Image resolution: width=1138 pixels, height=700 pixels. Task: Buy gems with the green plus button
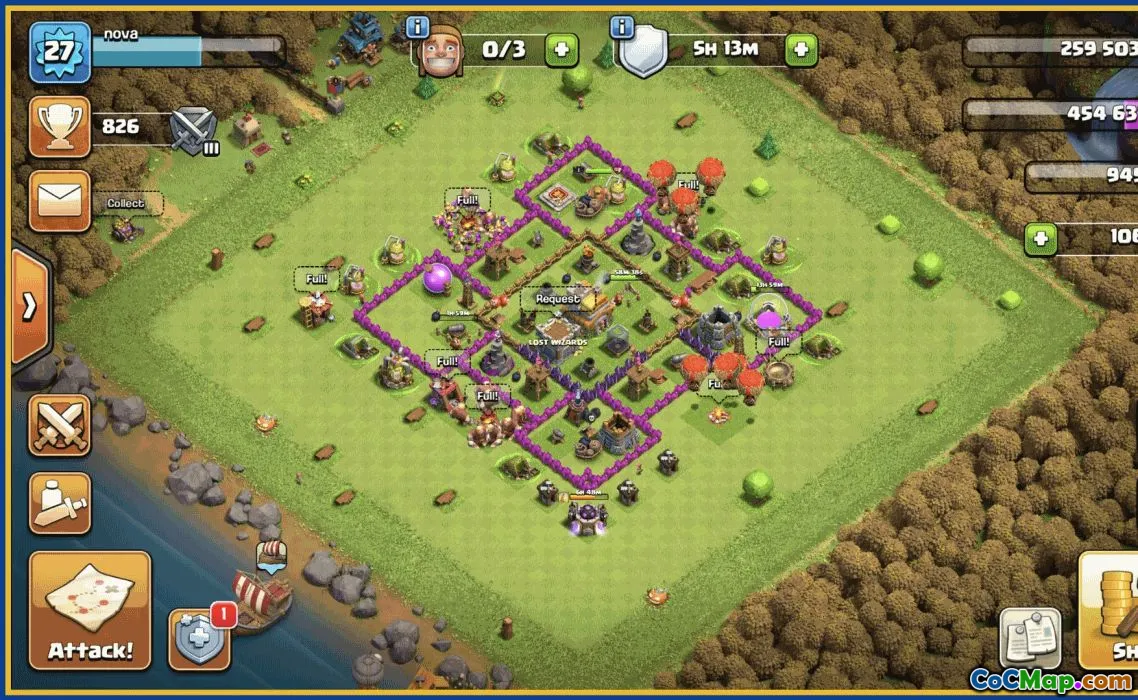(1041, 238)
